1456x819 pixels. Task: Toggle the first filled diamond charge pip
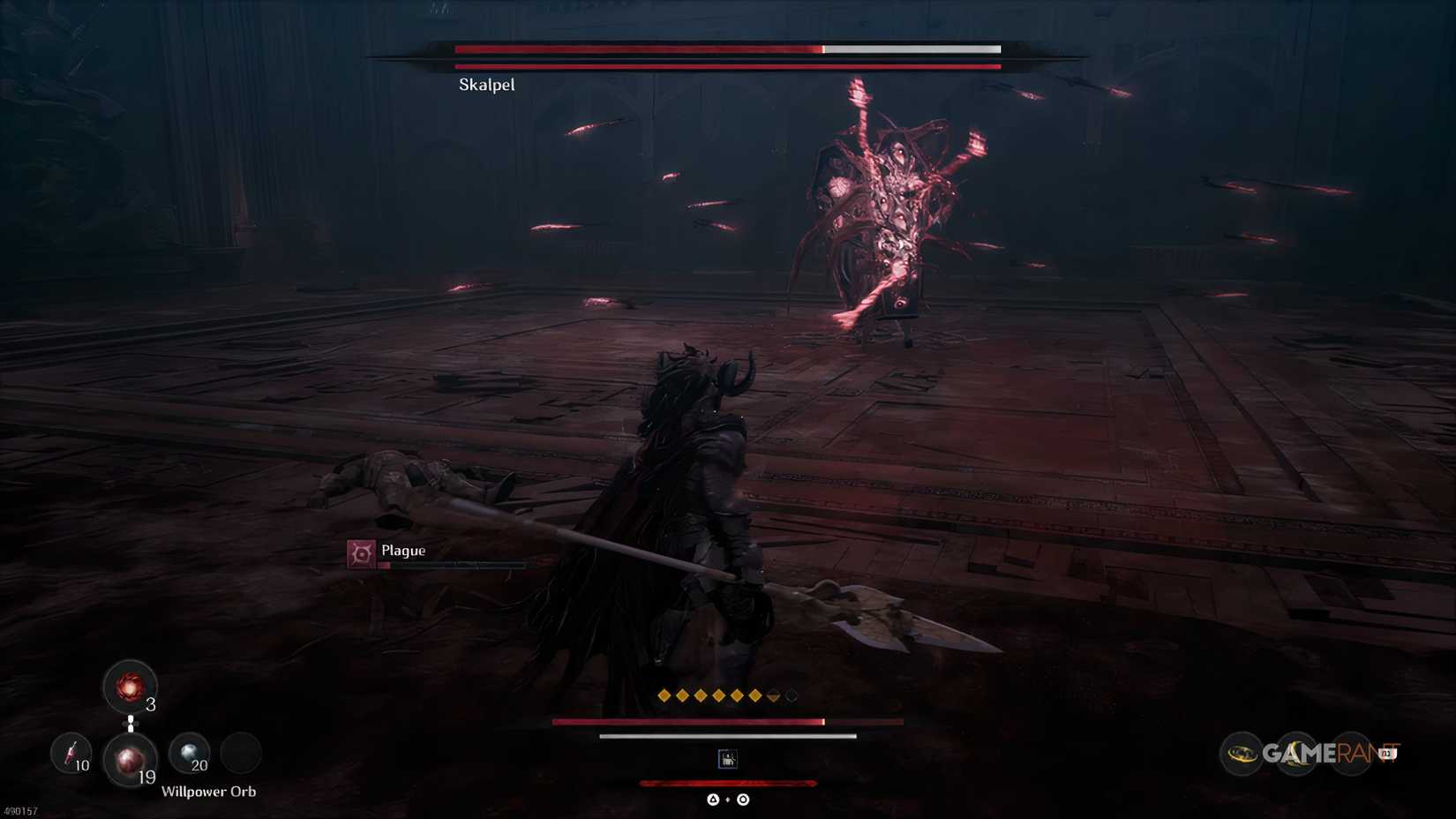click(662, 695)
